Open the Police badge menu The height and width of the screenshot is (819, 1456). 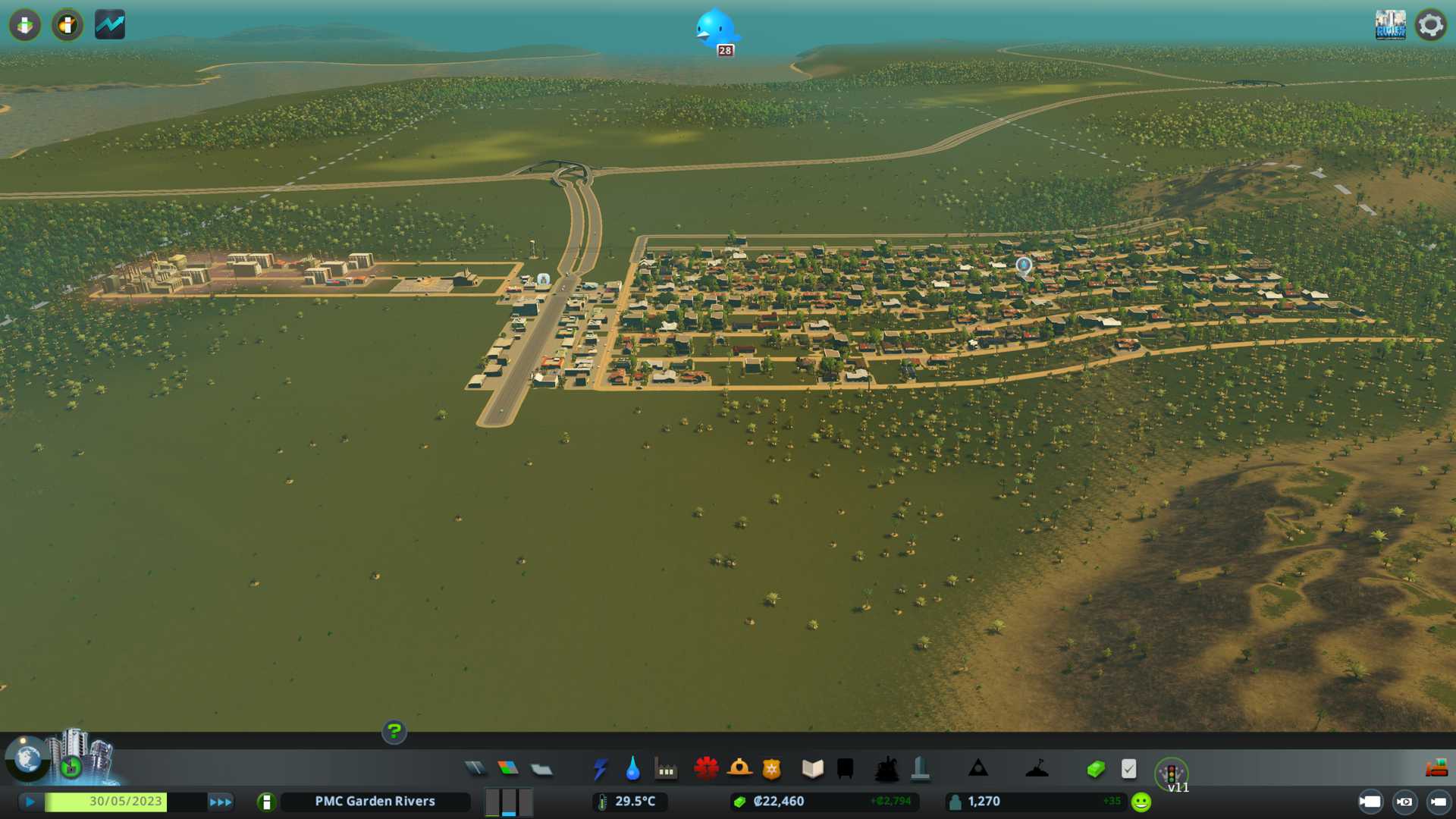tap(772, 769)
